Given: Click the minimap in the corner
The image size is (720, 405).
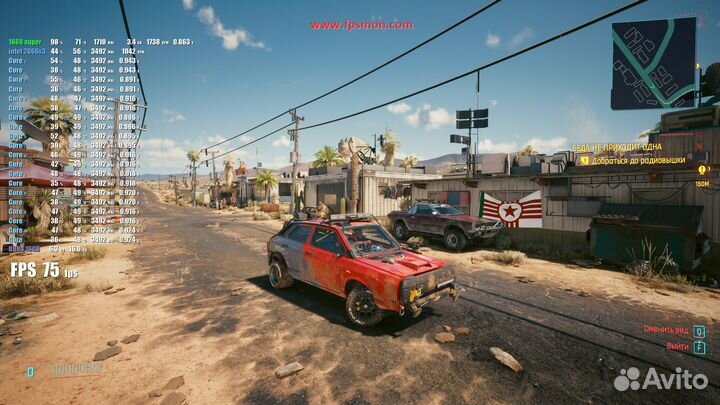Looking at the screenshot, I should pyautogui.click(x=653, y=63).
